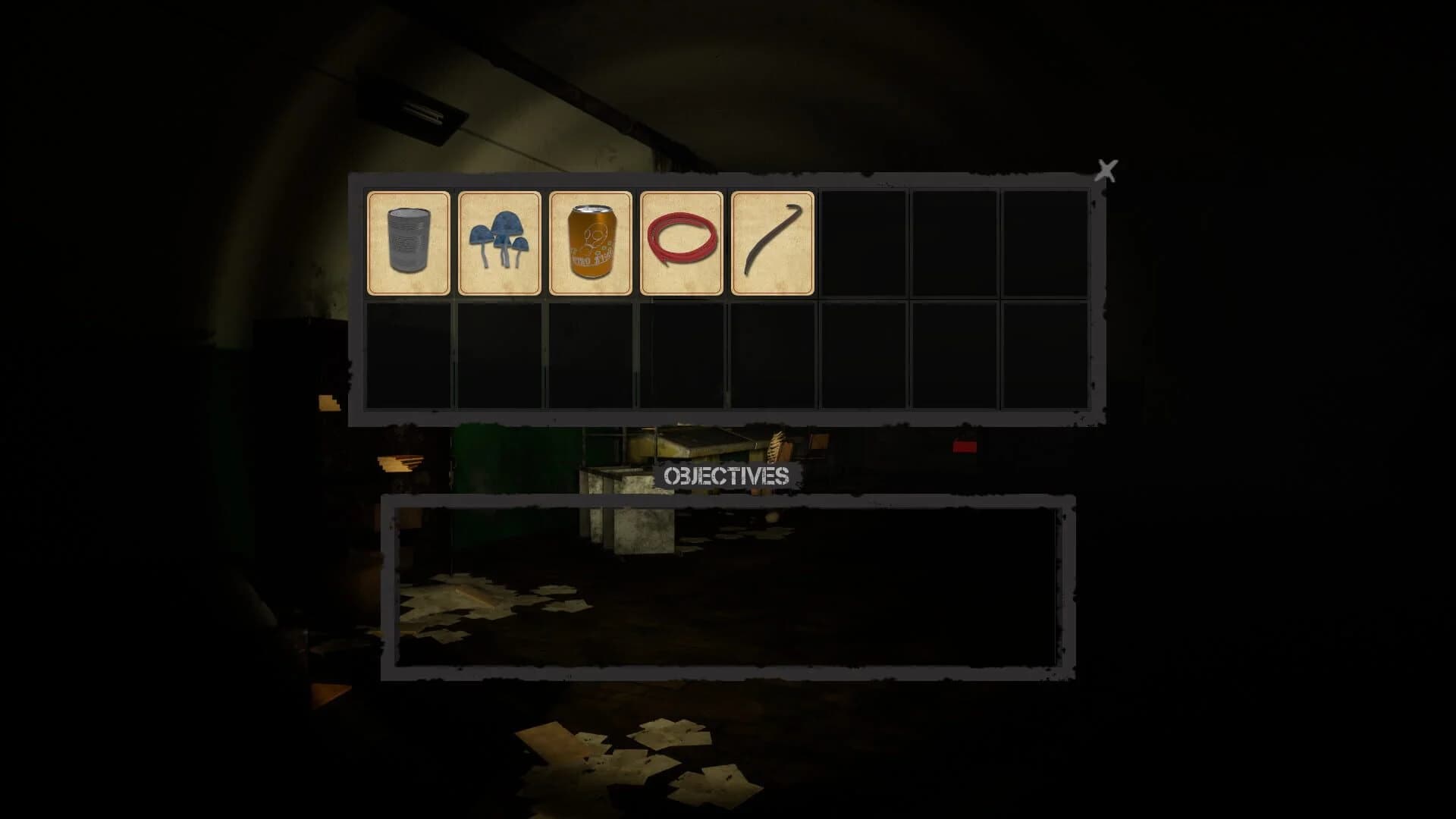Viewport: 1456px width, 819px height.
Task: Click the mushrooms in the second slot
Action: pyautogui.click(x=500, y=243)
